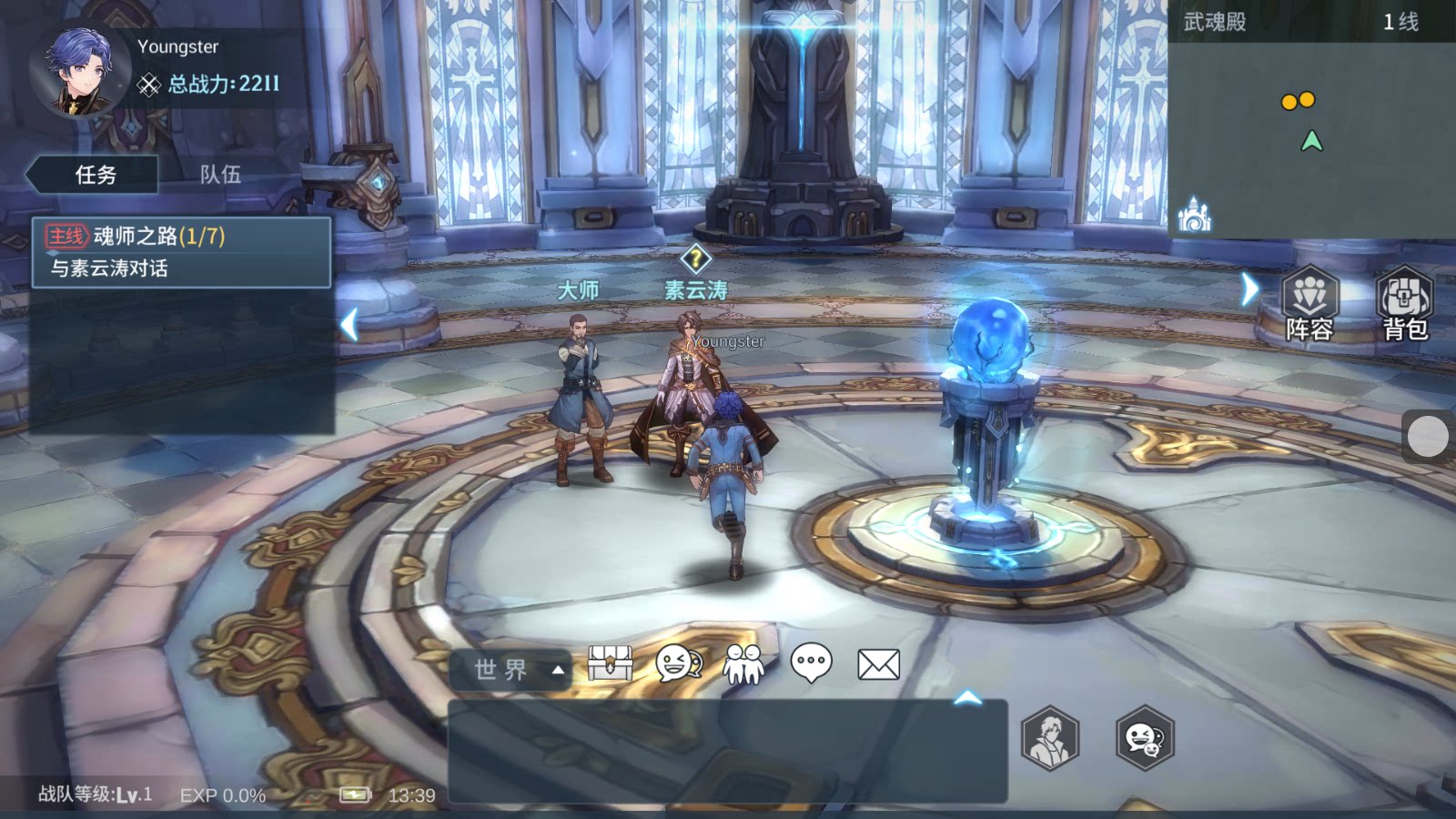
Task: Open the emoji hexagon button
Action: click(x=1145, y=738)
